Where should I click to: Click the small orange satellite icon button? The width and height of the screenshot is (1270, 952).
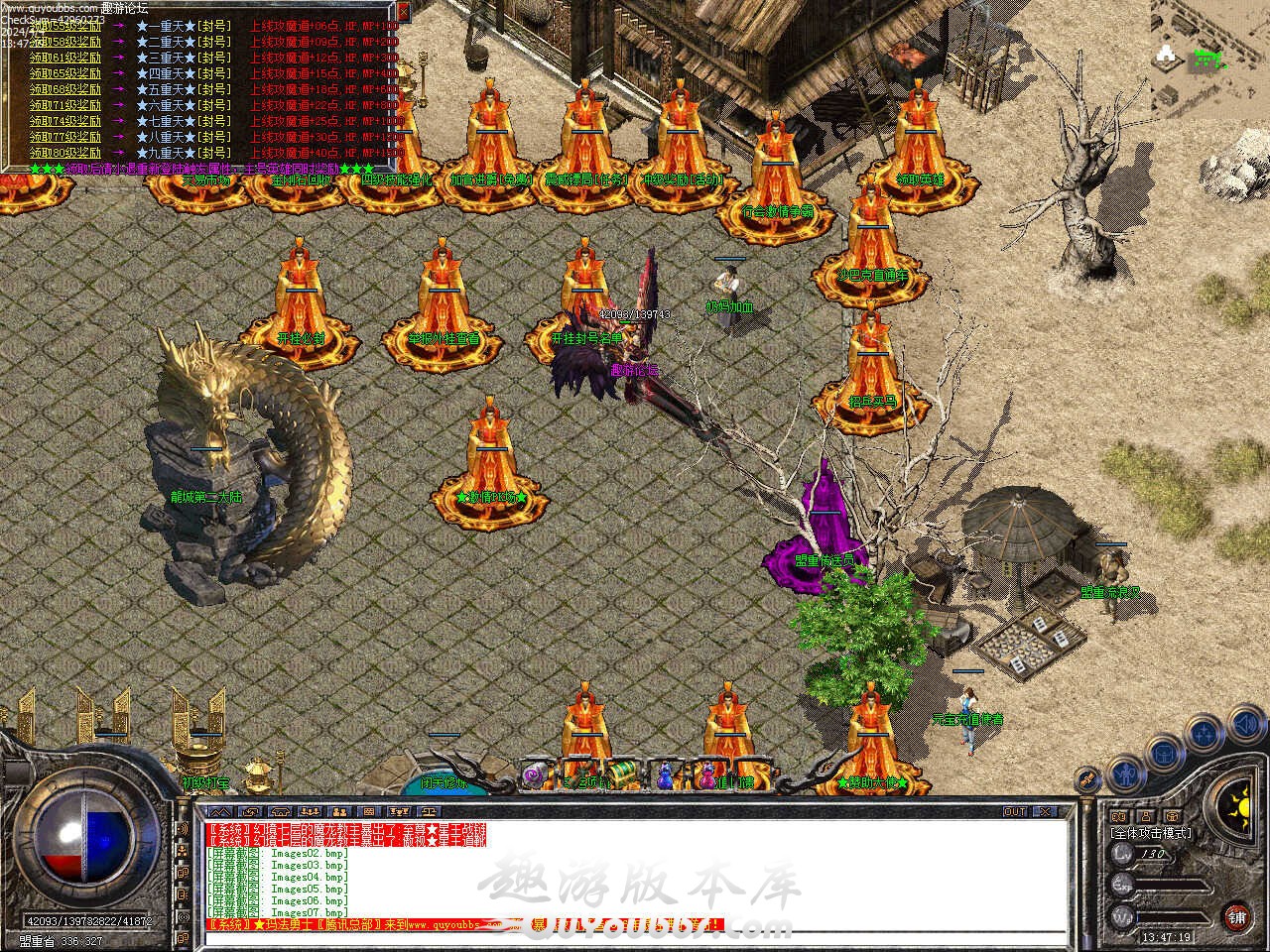tap(1088, 778)
